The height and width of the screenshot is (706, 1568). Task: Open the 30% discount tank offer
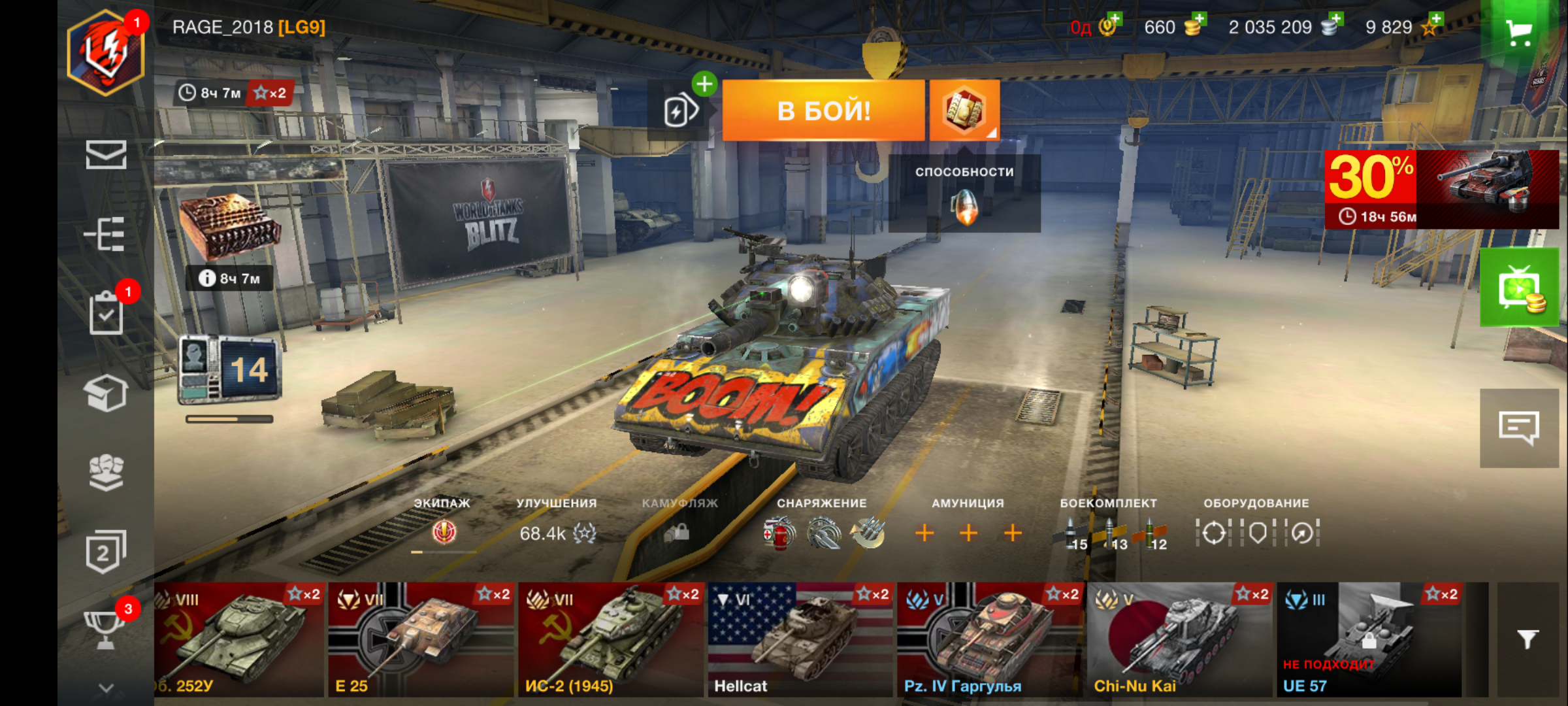tap(1441, 190)
